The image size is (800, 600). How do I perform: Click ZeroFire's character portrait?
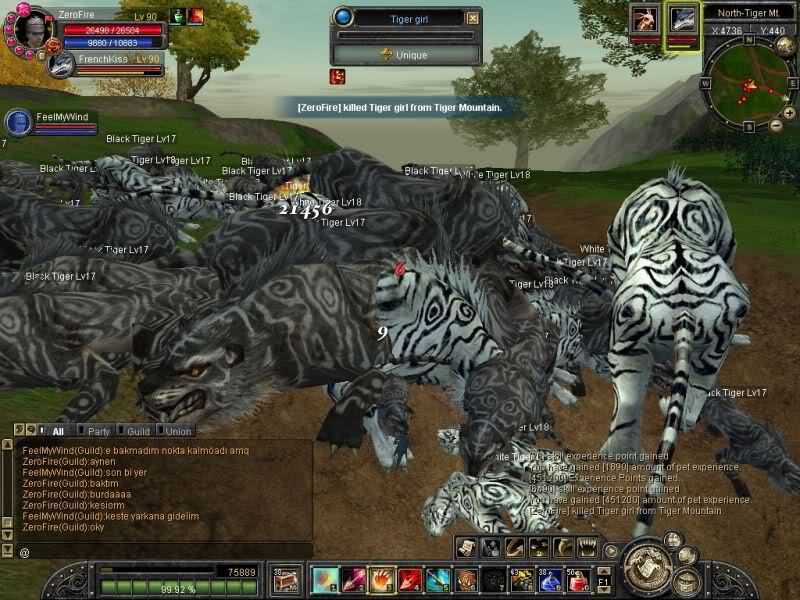31,27
